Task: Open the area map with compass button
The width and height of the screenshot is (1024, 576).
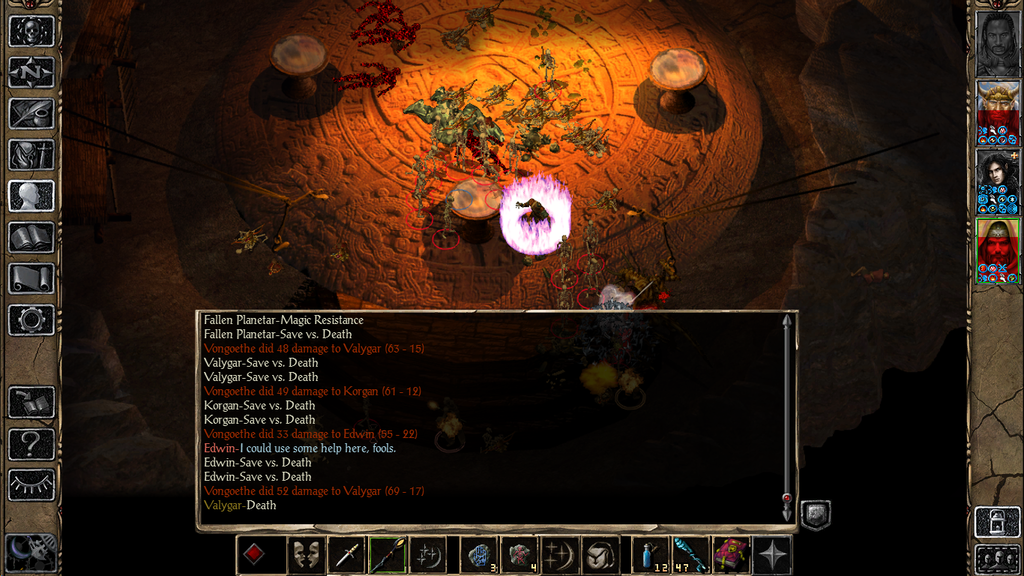Action: tap(30, 72)
